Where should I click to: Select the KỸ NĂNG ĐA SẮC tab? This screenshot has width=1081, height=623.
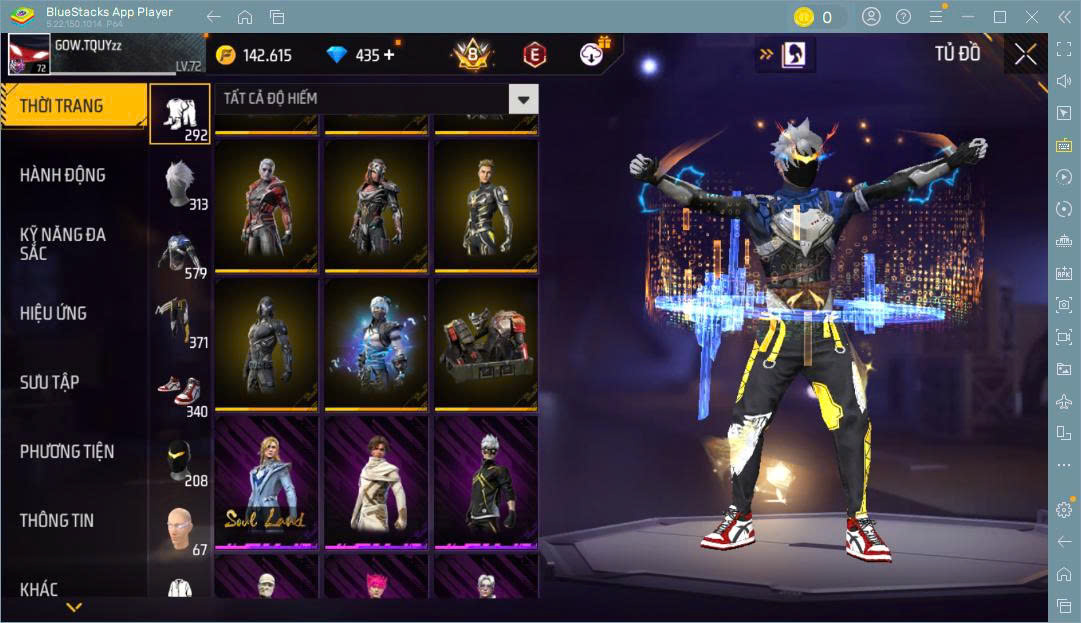point(63,244)
